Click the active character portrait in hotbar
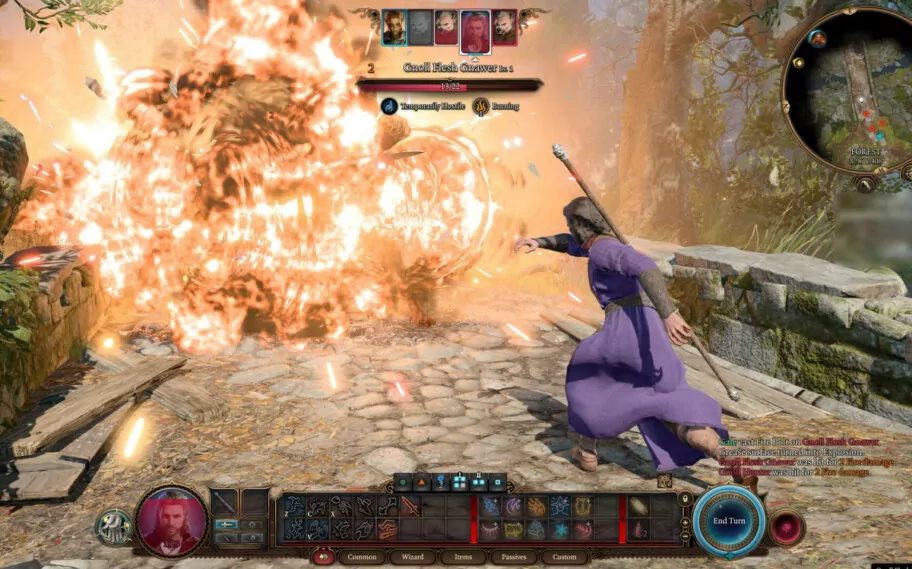The width and height of the screenshot is (912, 569). coord(171,520)
